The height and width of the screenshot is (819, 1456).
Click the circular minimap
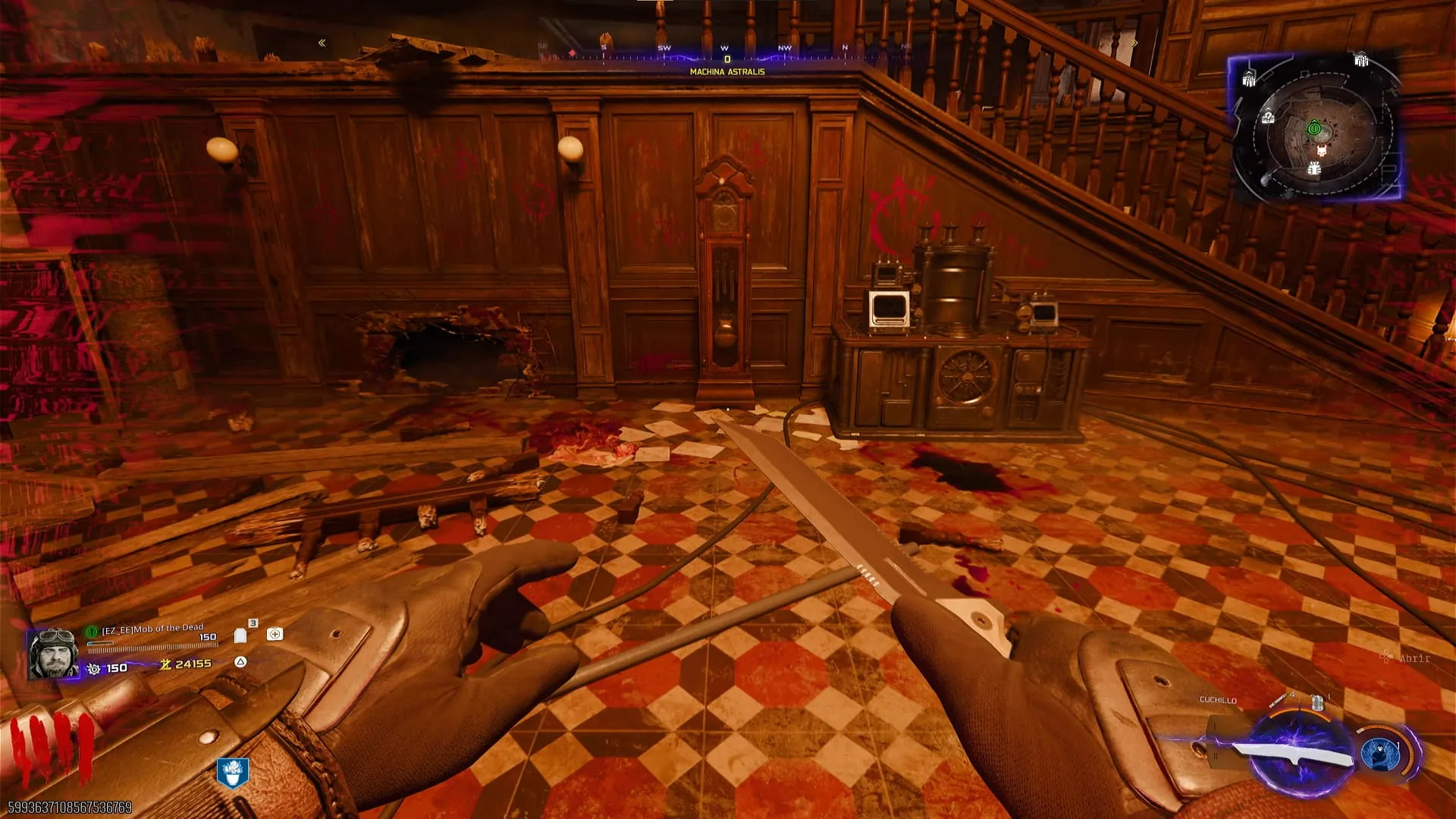(1314, 130)
